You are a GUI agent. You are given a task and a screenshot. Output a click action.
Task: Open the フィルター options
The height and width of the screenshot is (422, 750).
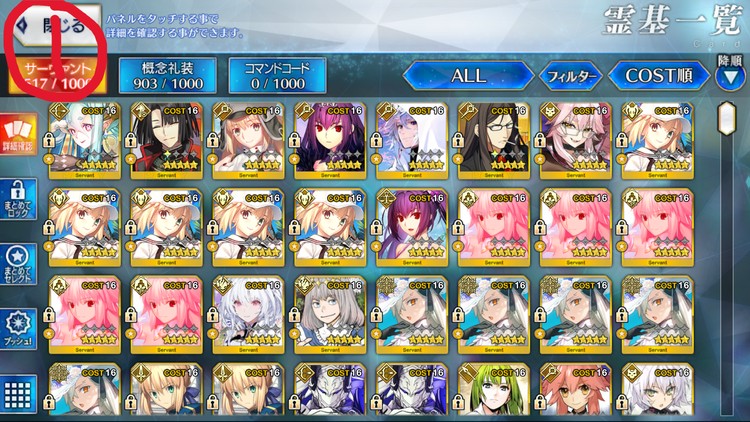[x=570, y=76]
